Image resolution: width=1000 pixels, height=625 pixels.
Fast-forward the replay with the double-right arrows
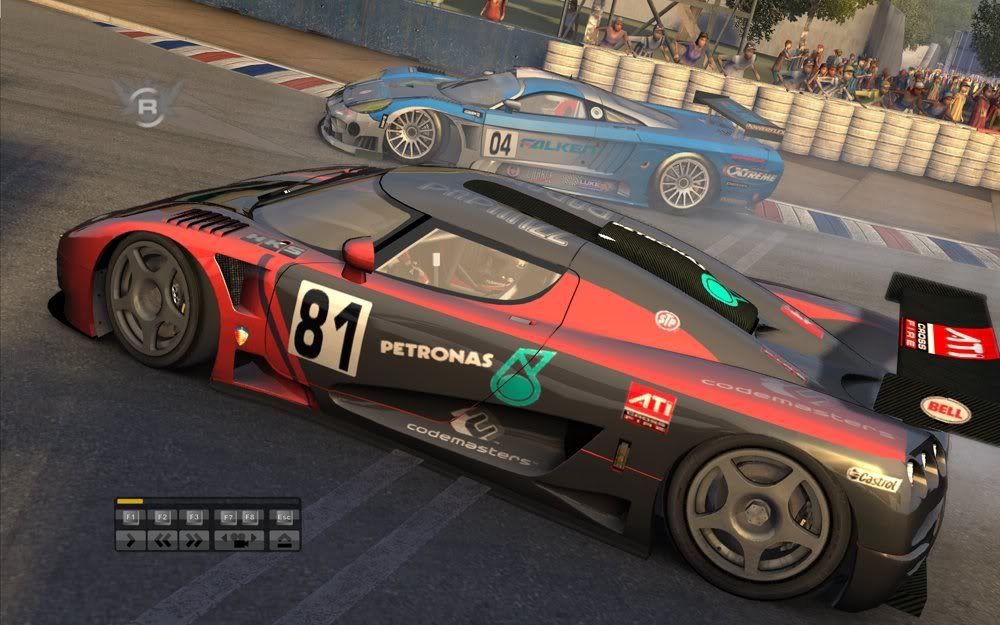(194, 540)
